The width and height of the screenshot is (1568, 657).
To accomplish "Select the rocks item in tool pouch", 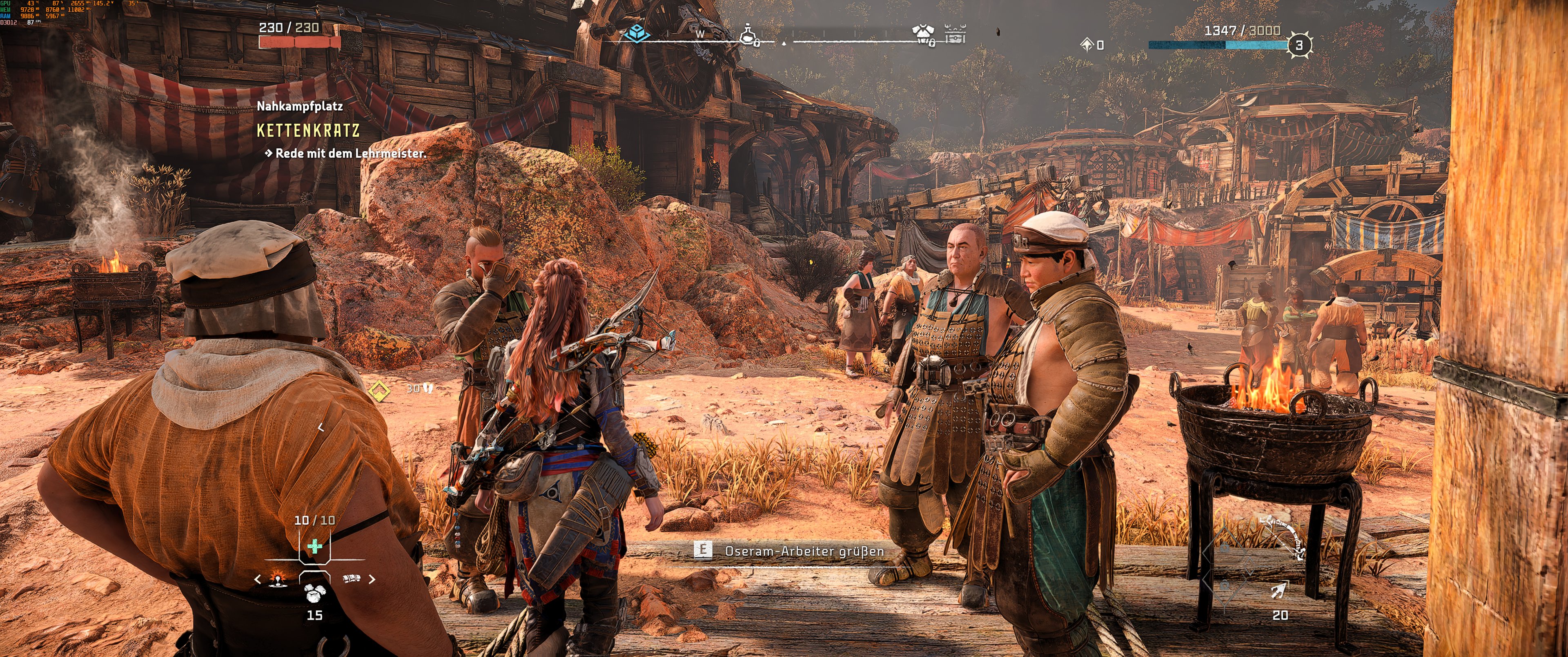I will pyautogui.click(x=314, y=592).
